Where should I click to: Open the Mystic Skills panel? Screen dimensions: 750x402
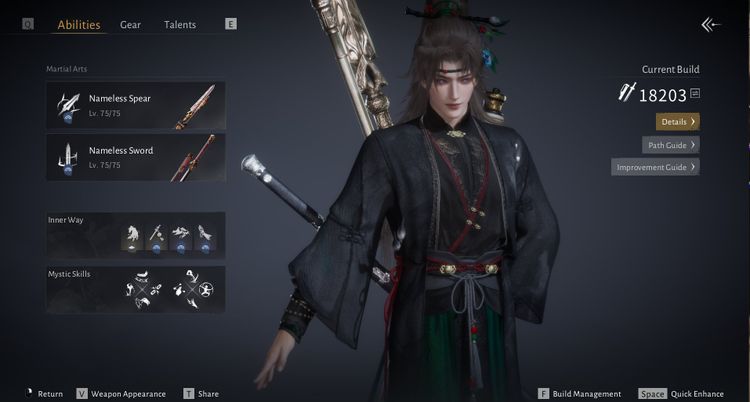pos(136,289)
